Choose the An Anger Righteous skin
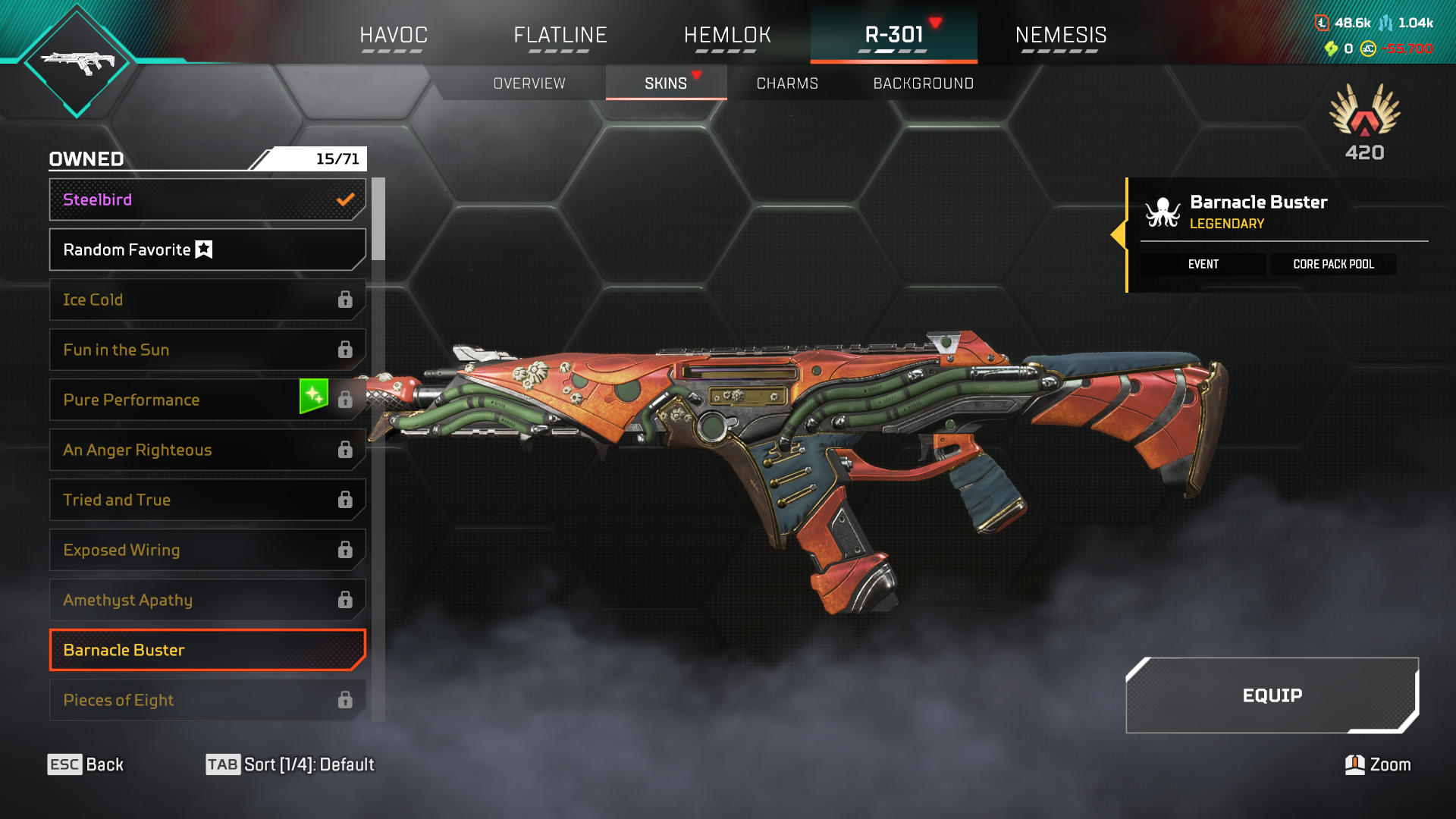The height and width of the screenshot is (819, 1456). tap(207, 450)
